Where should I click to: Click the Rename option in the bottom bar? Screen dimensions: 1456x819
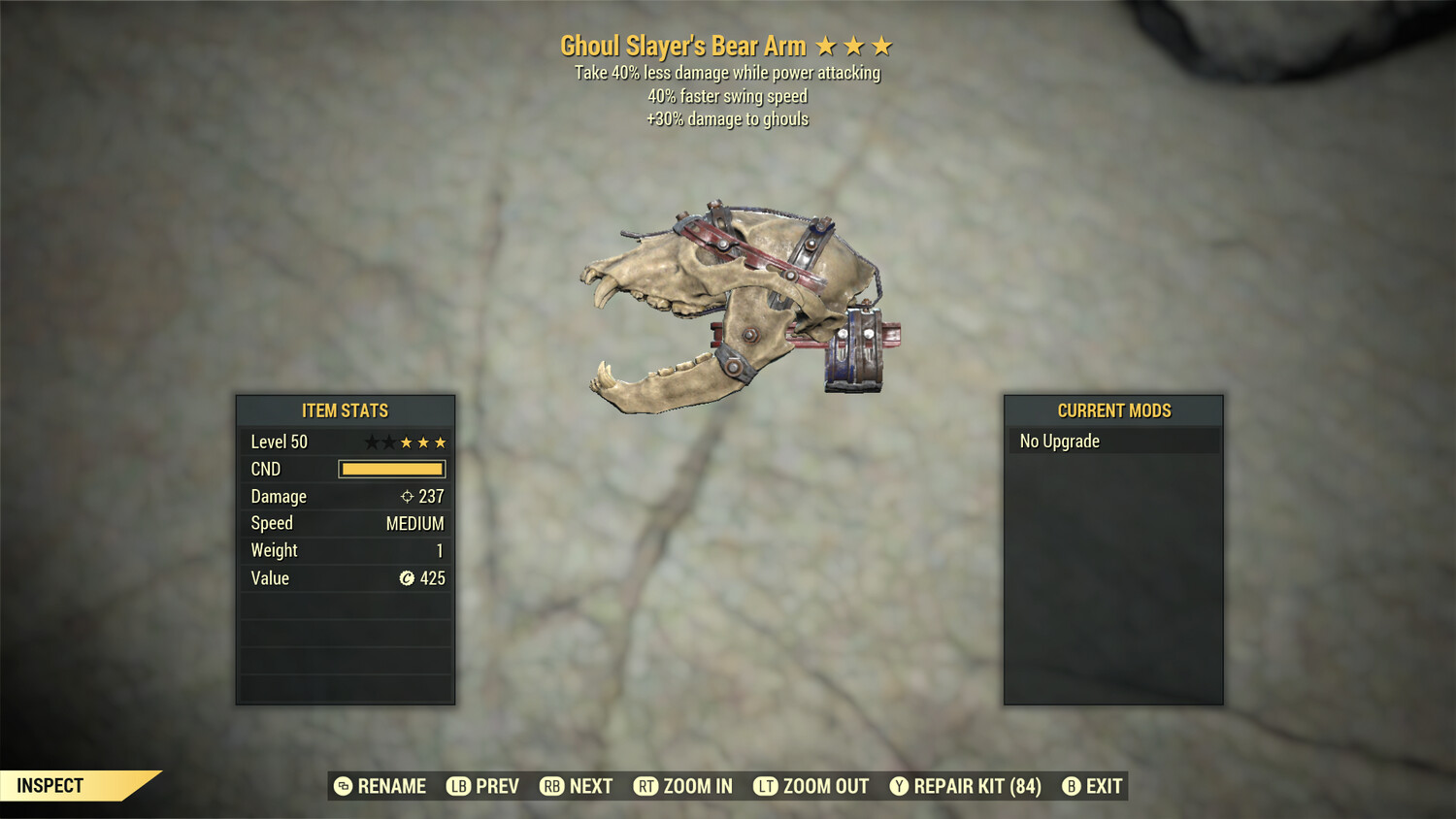381,786
